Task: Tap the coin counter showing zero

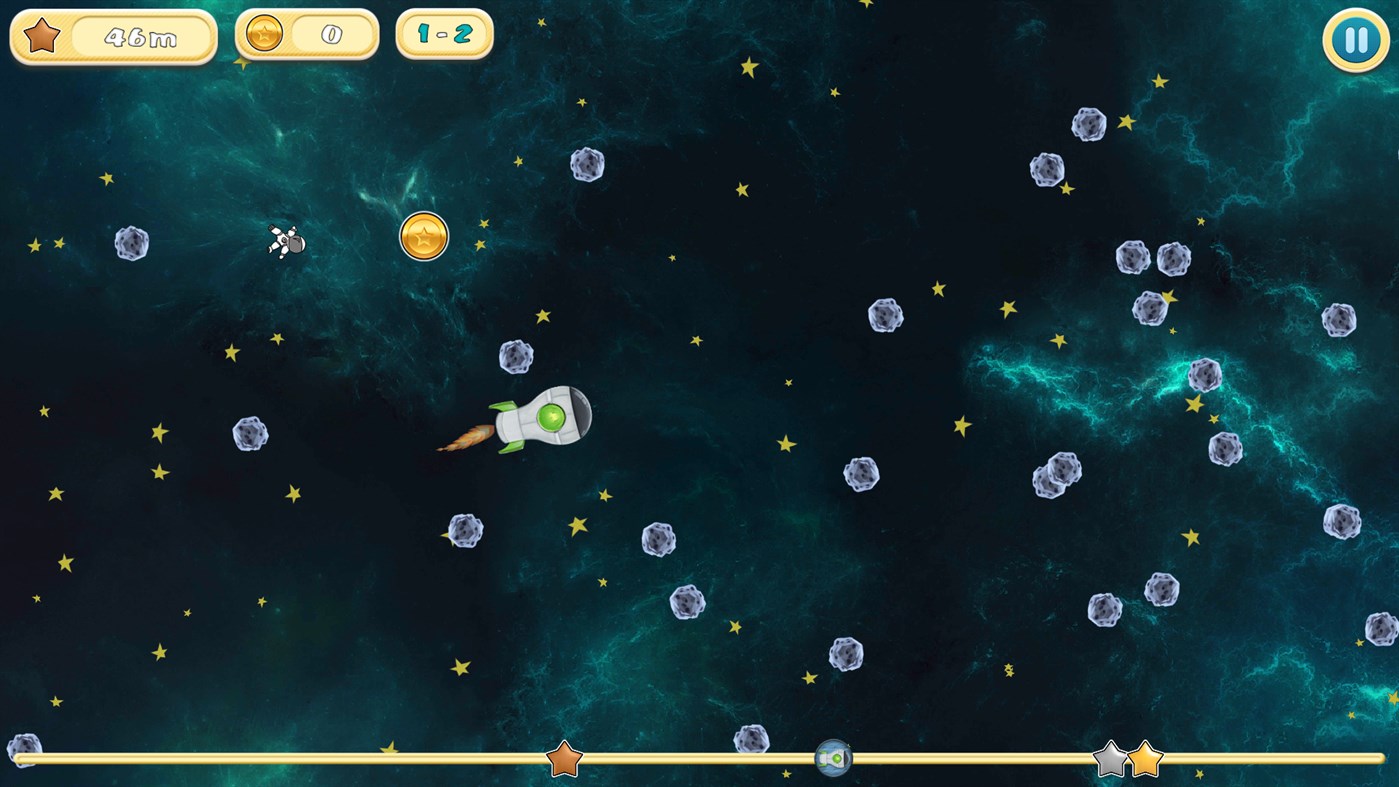Action: coord(332,31)
